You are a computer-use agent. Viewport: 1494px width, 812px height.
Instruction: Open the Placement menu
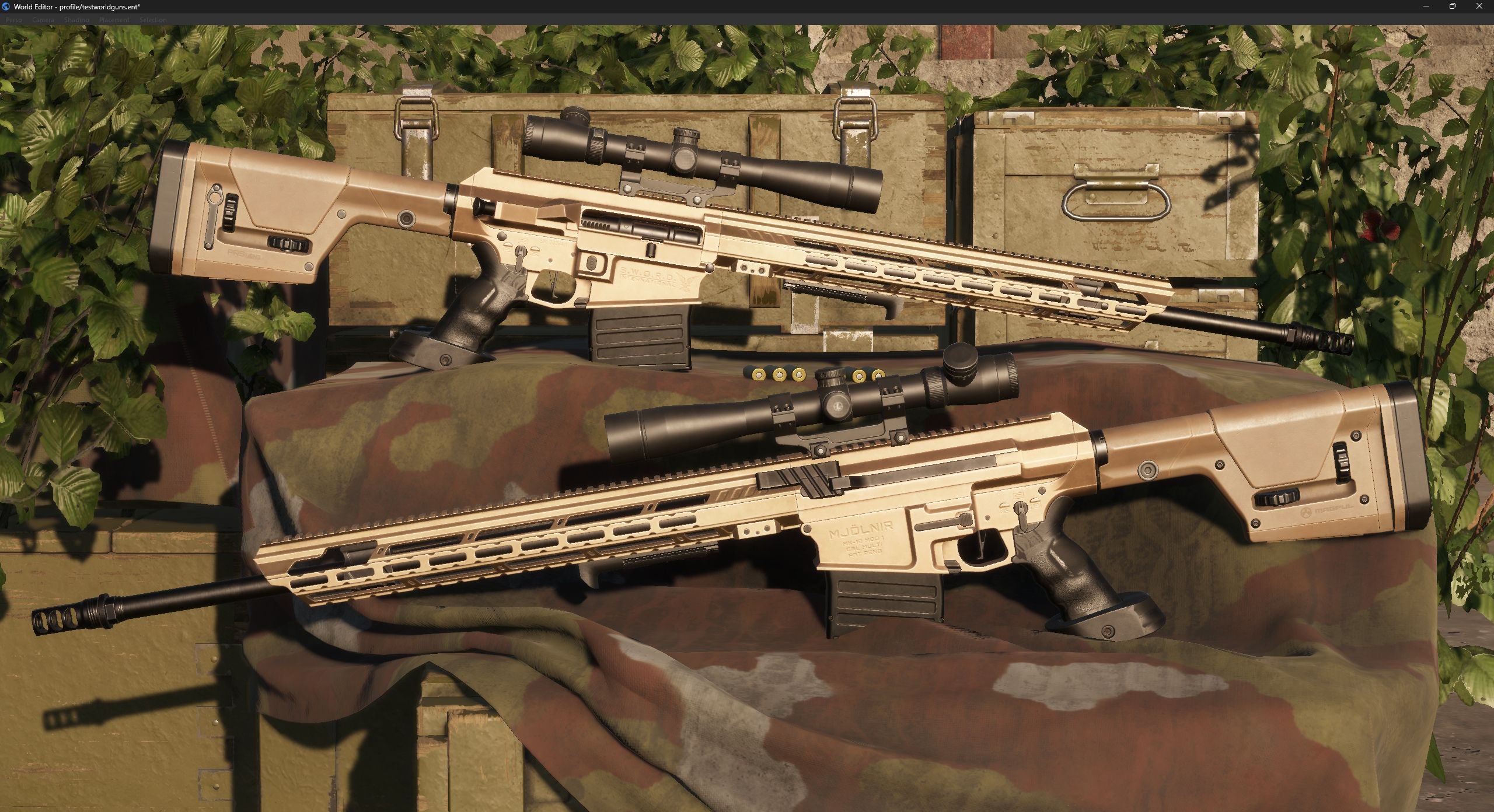114,19
